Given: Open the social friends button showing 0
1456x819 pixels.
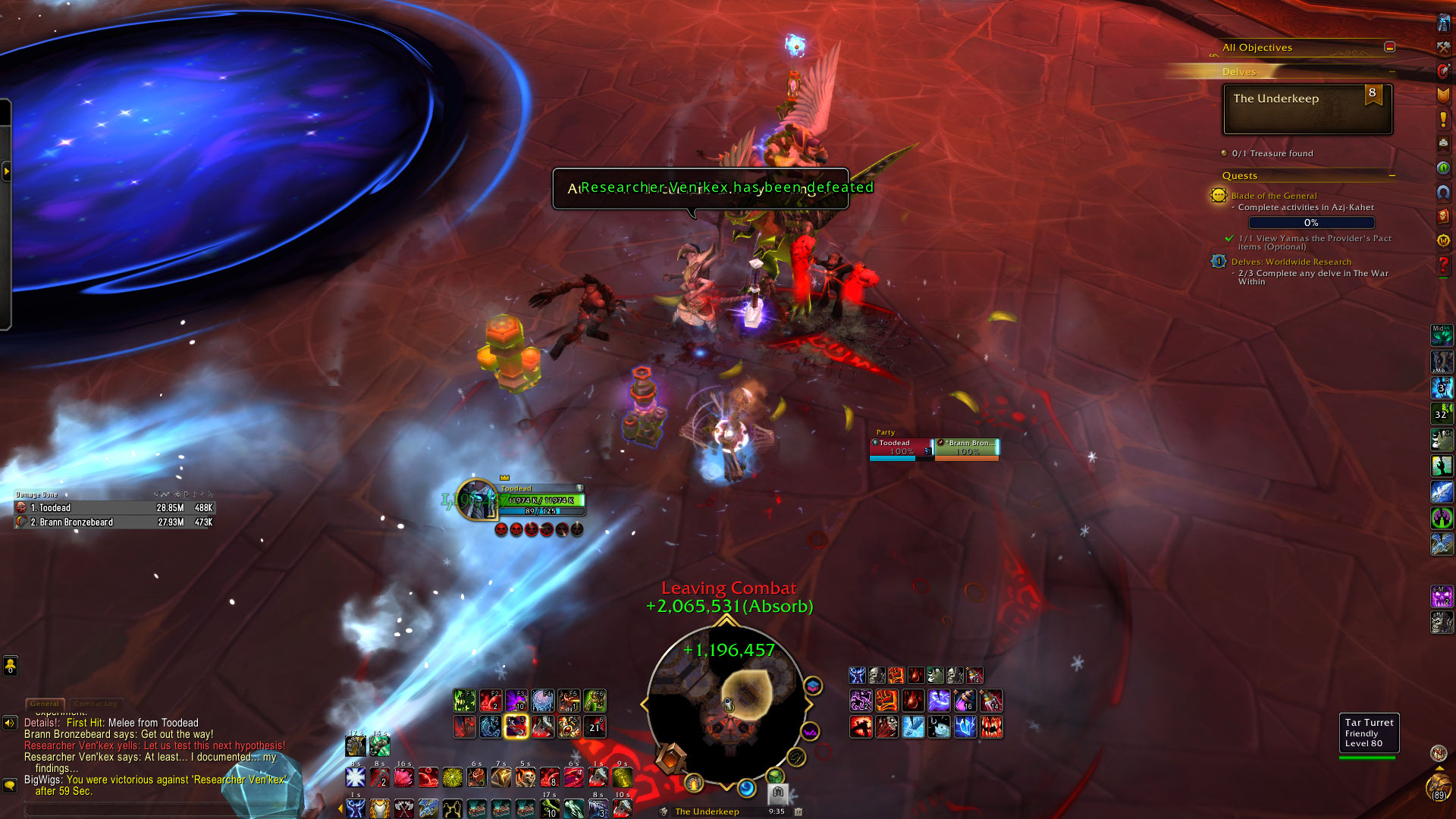Looking at the screenshot, I should point(10,666).
